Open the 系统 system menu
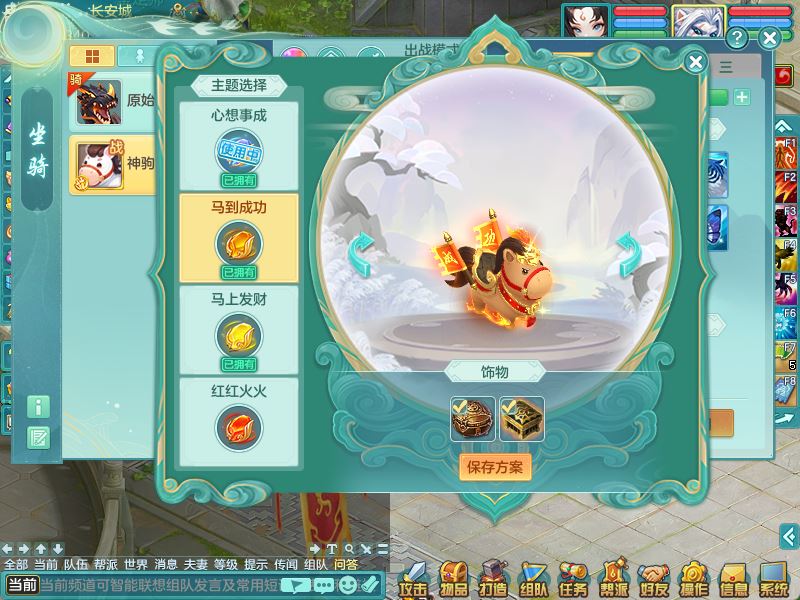The image size is (800, 600). (x=774, y=578)
